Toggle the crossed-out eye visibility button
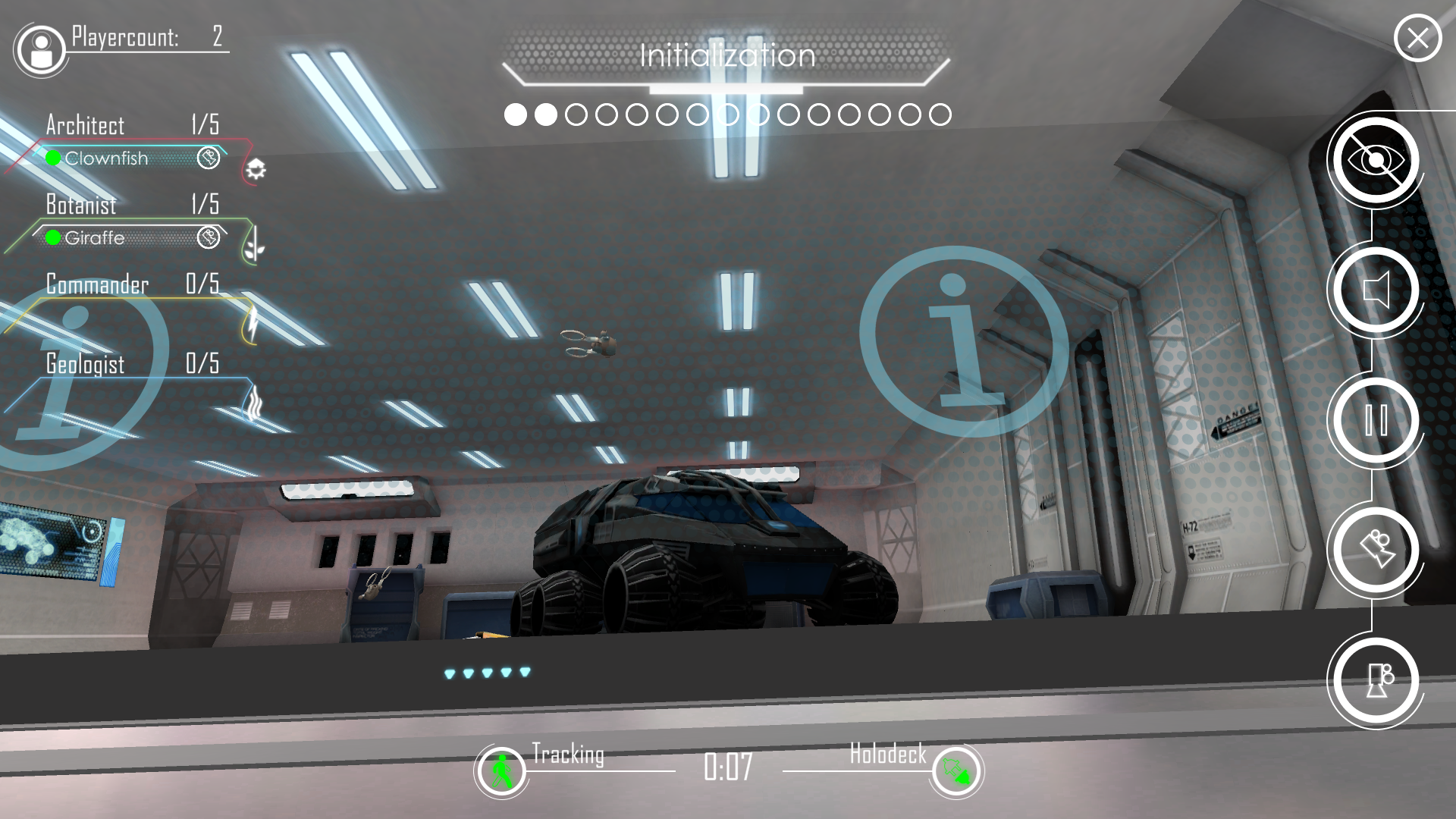This screenshot has height=819, width=1456. tap(1376, 160)
